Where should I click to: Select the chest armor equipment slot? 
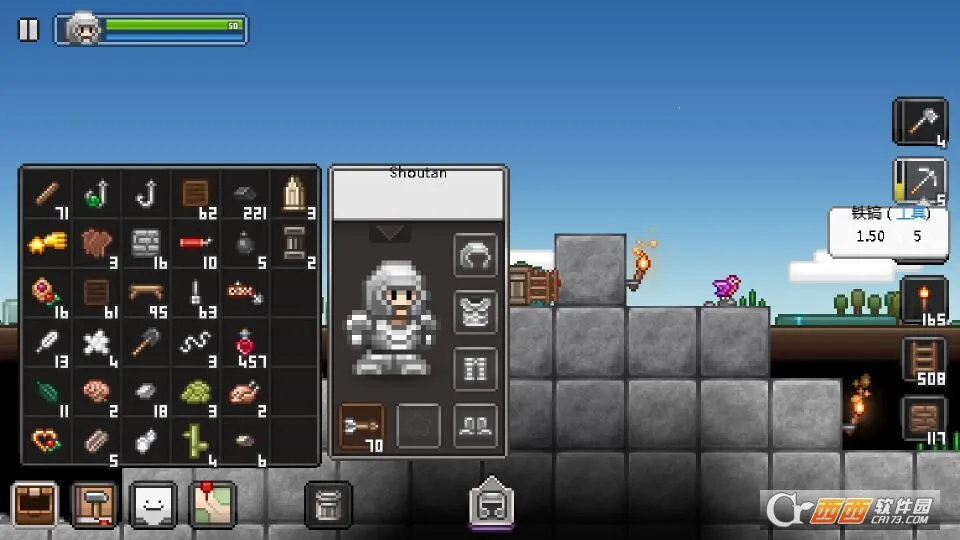click(x=476, y=313)
